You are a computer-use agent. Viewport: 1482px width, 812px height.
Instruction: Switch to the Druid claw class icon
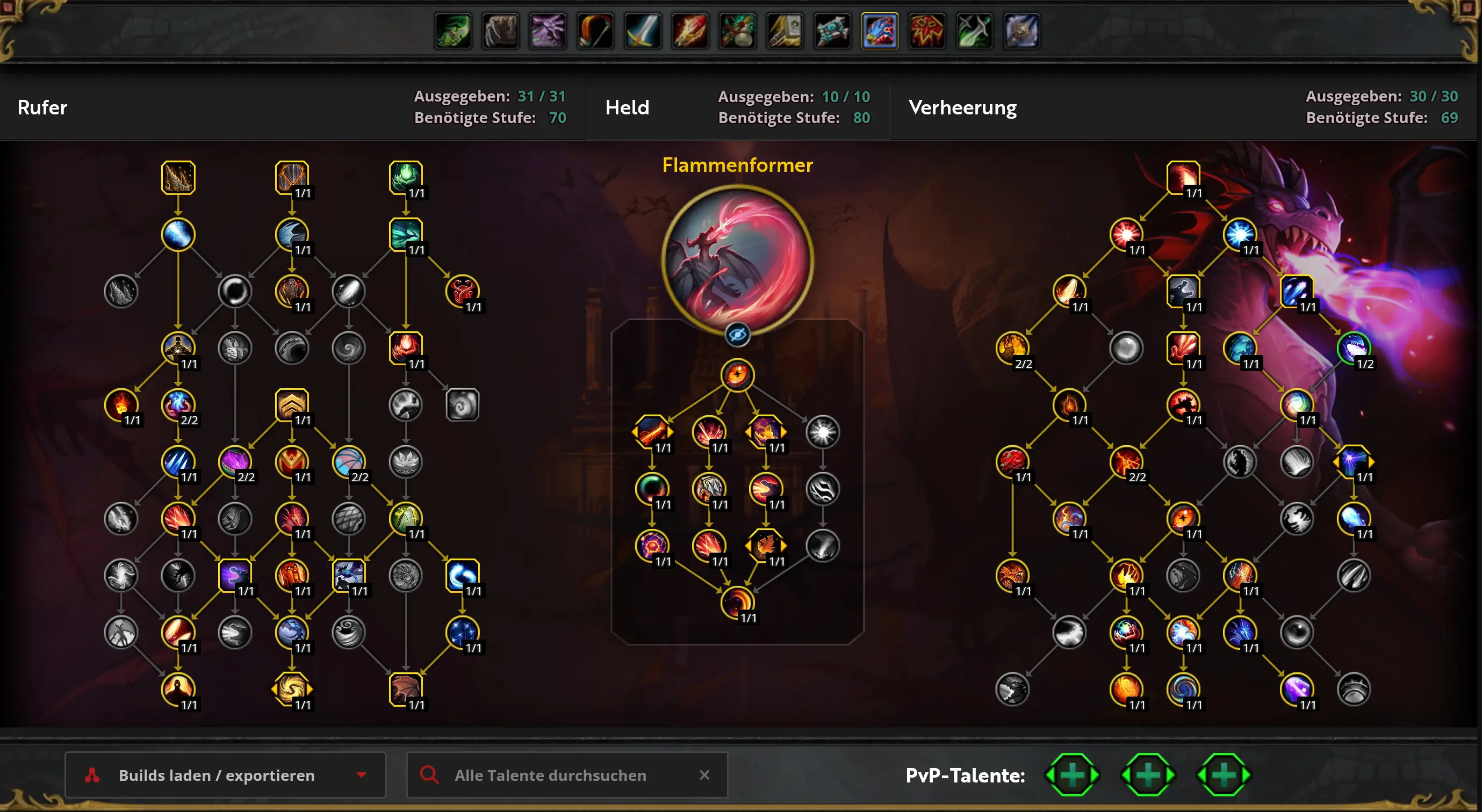[500, 31]
